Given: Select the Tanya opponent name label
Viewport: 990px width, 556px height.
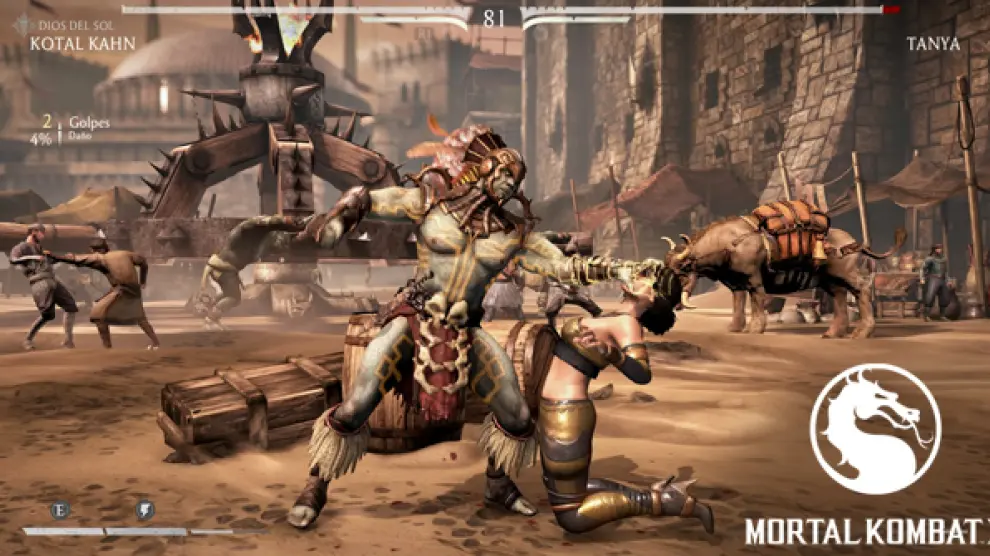Looking at the screenshot, I should (932, 44).
